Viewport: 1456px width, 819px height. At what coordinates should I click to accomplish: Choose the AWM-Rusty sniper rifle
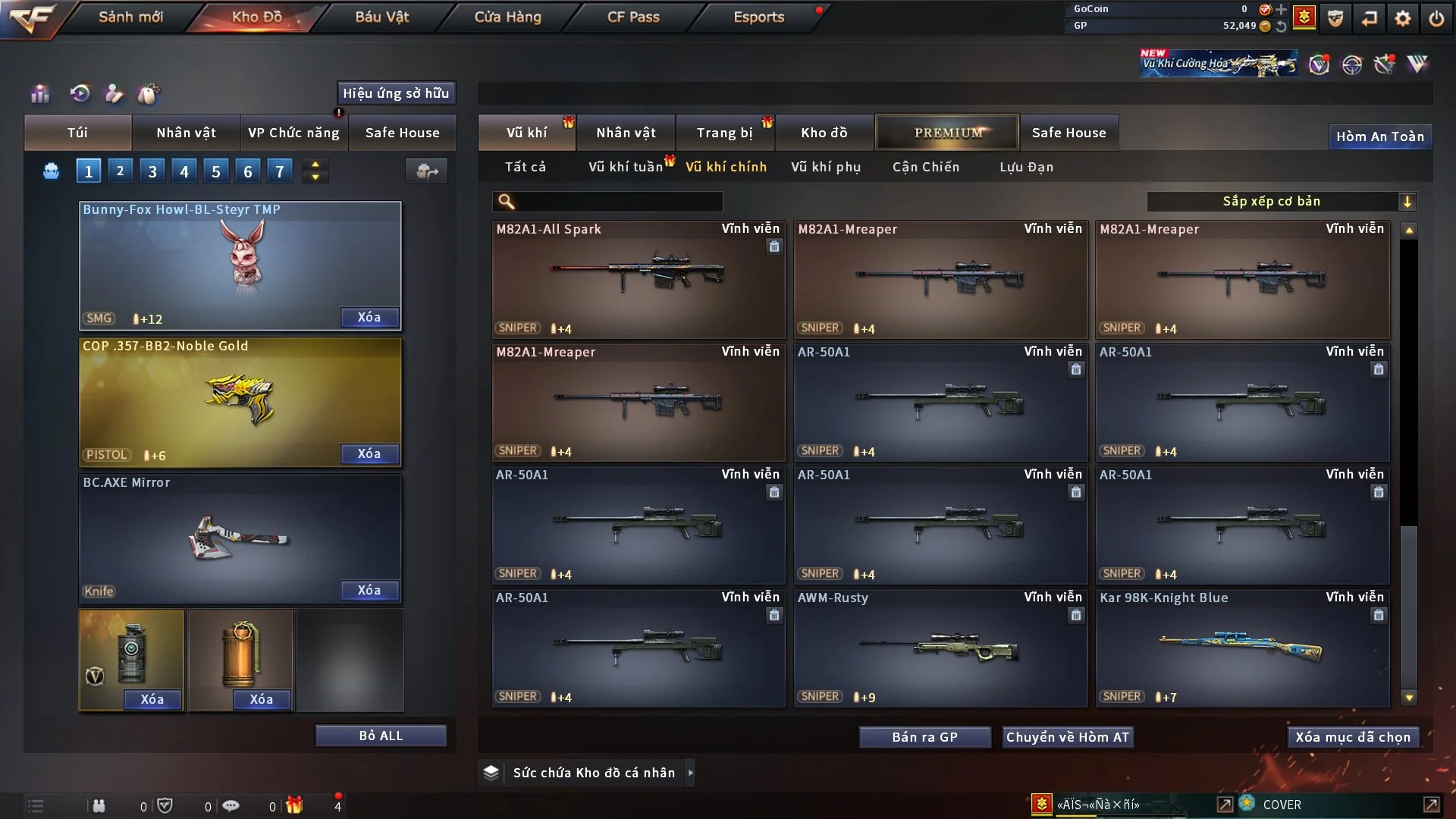(x=940, y=648)
